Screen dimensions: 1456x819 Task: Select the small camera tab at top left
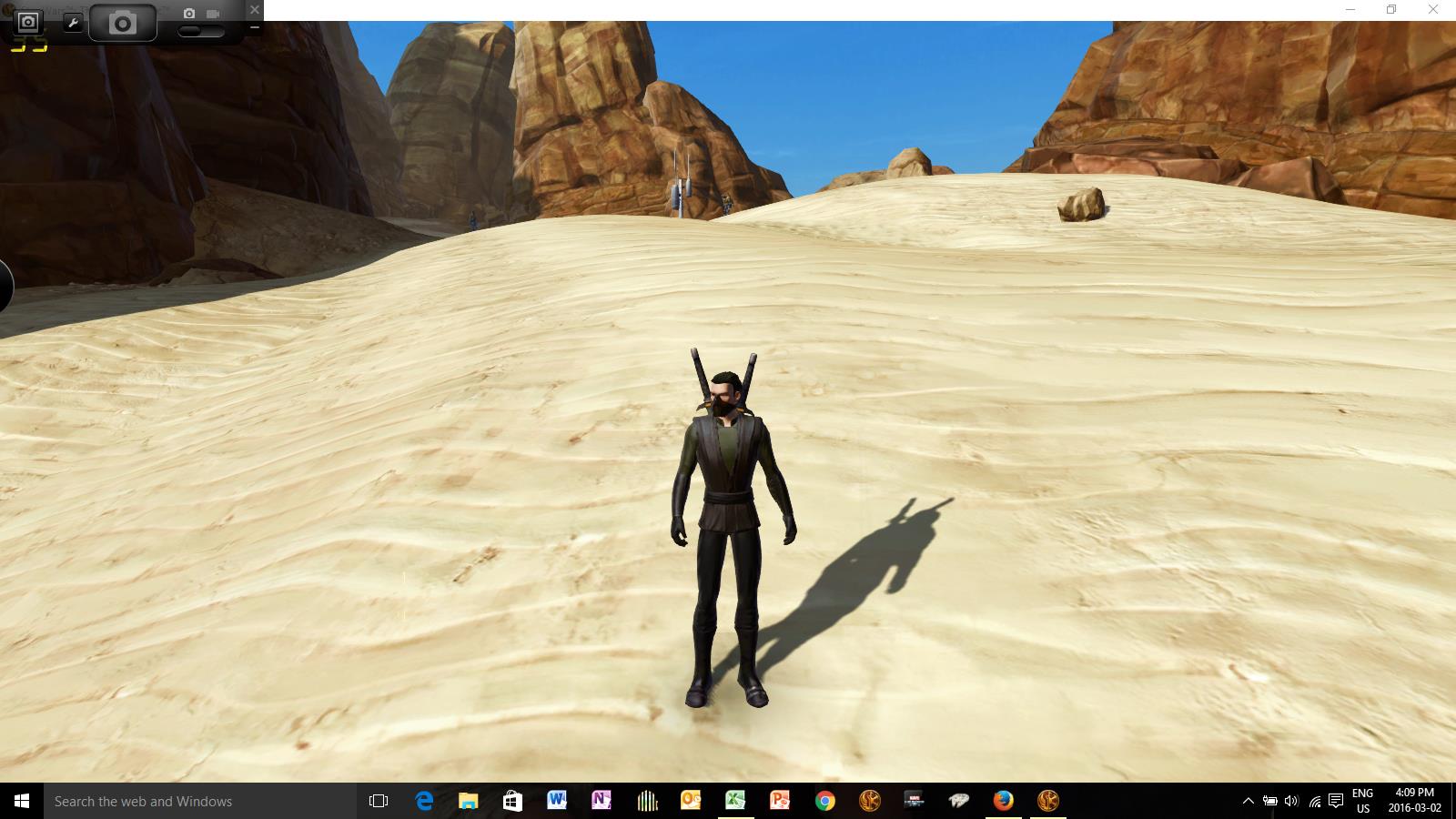tap(26, 23)
